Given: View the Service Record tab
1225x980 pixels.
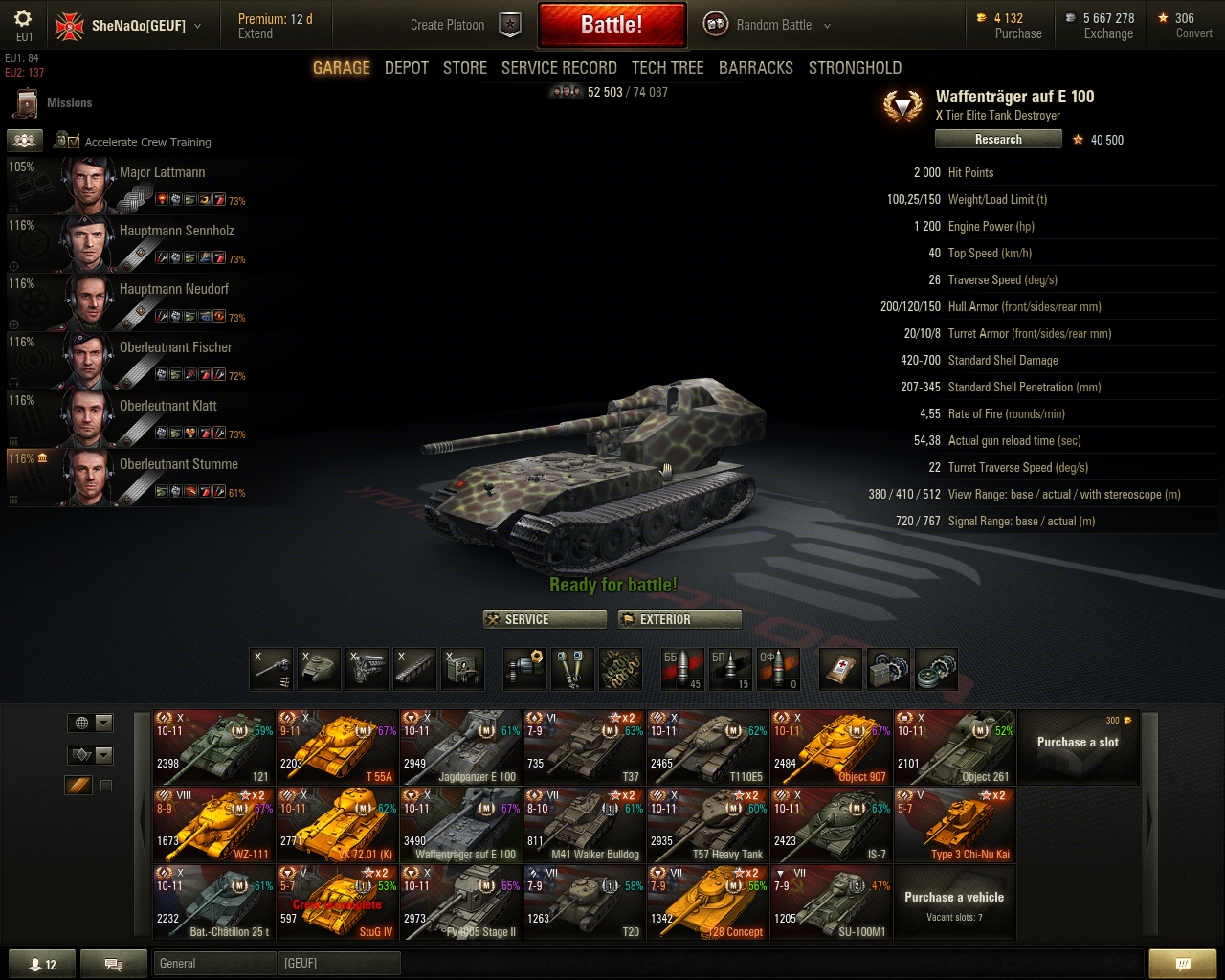Looking at the screenshot, I should click(x=559, y=68).
